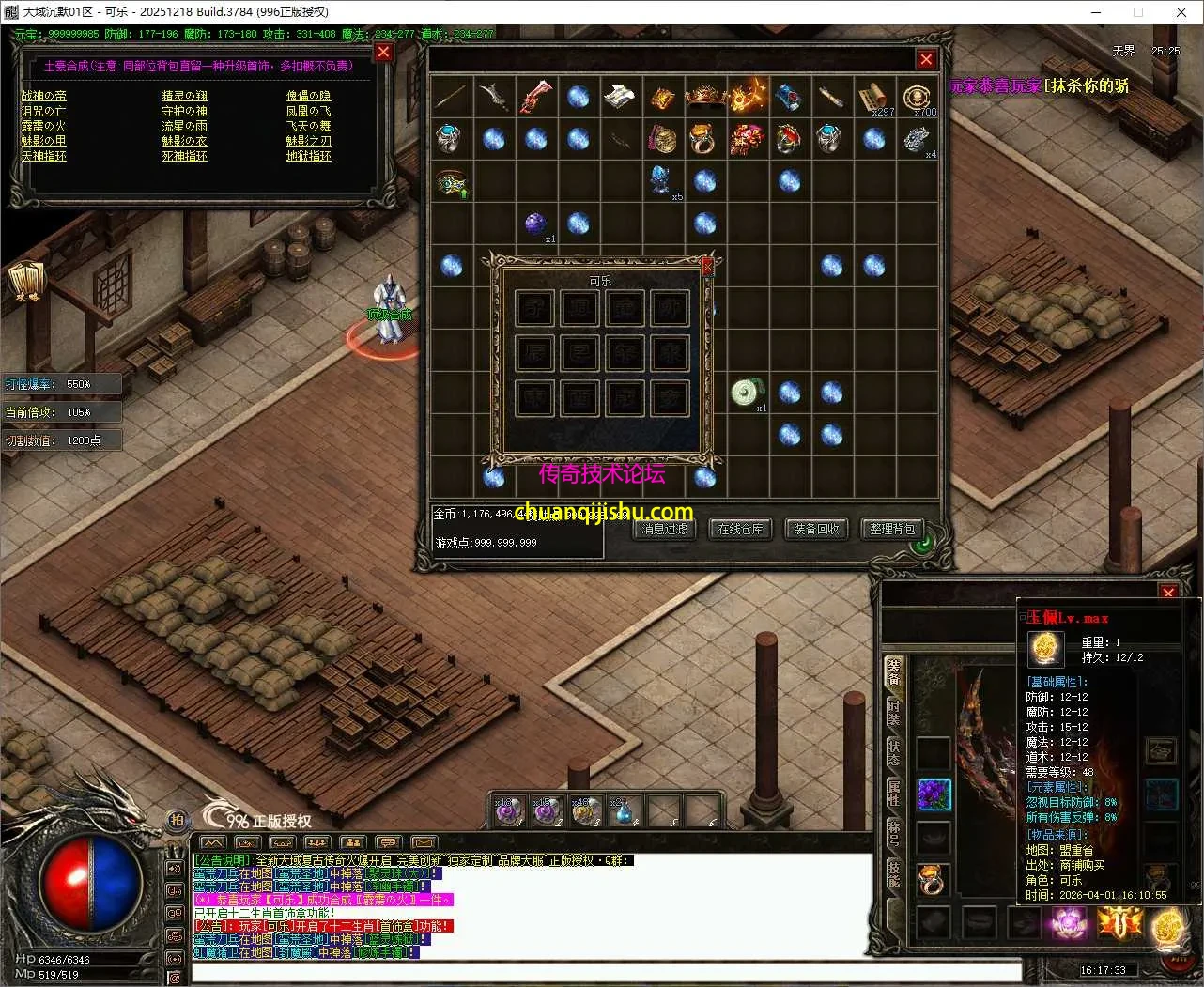Close the 土豪合成 crafting panel
Image resolution: width=1204 pixels, height=987 pixels.
(383, 53)
